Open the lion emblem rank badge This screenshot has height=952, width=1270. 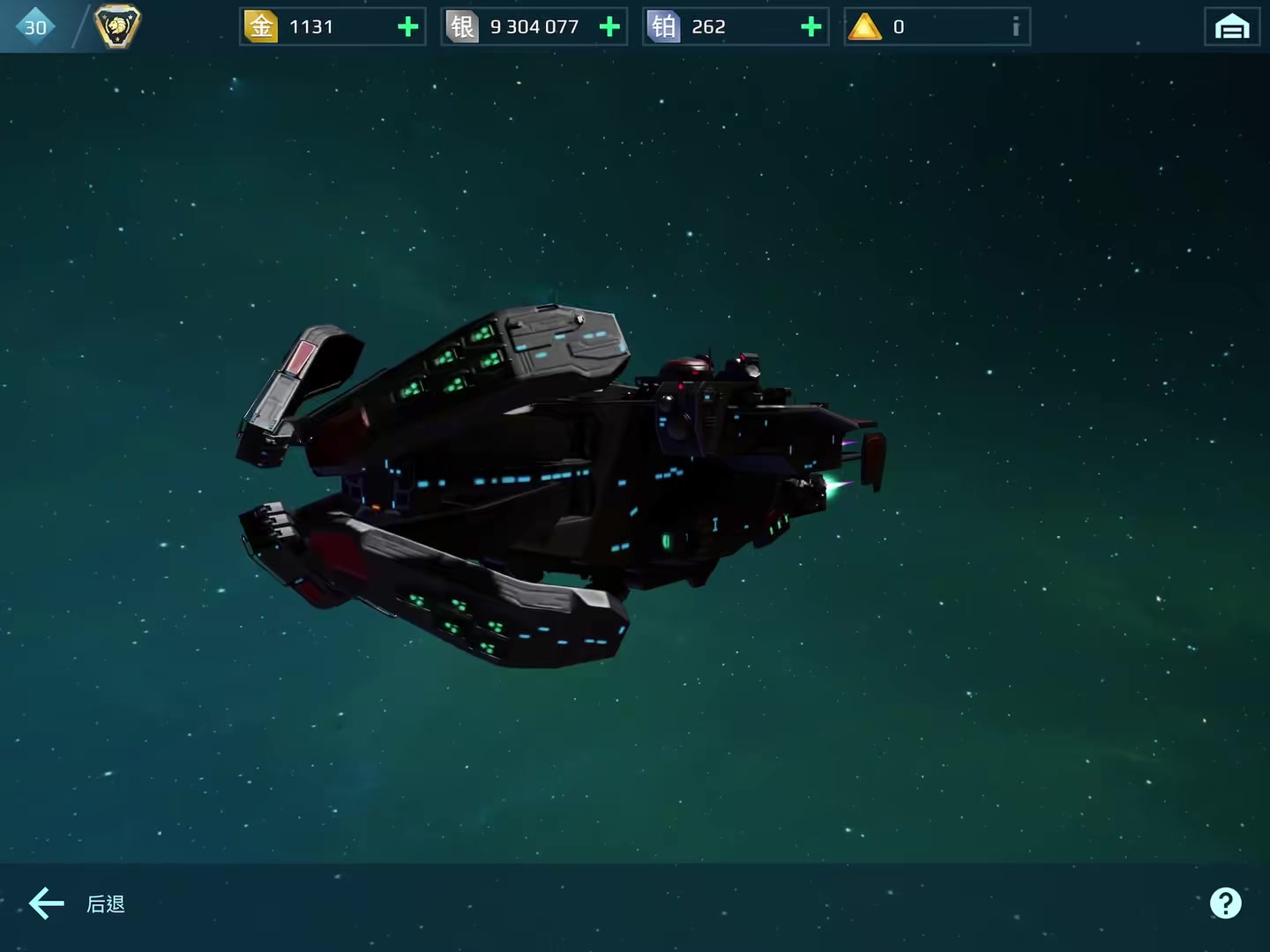117,26
